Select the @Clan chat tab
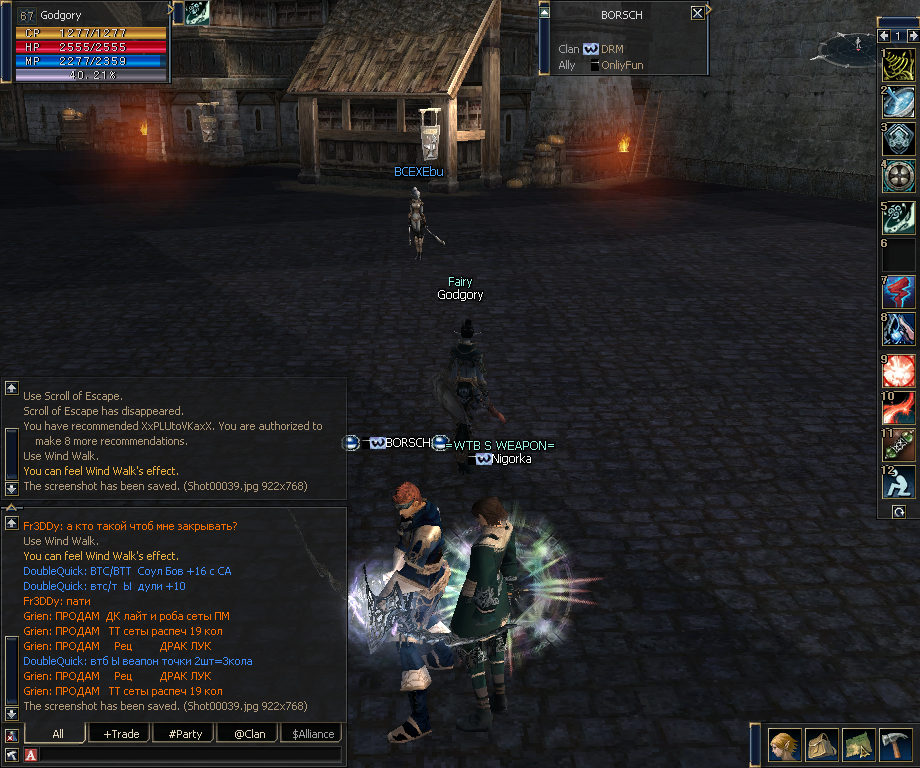The width and height of the screenshot is (920, 768). pyautogui.click(x=249, y=733)
